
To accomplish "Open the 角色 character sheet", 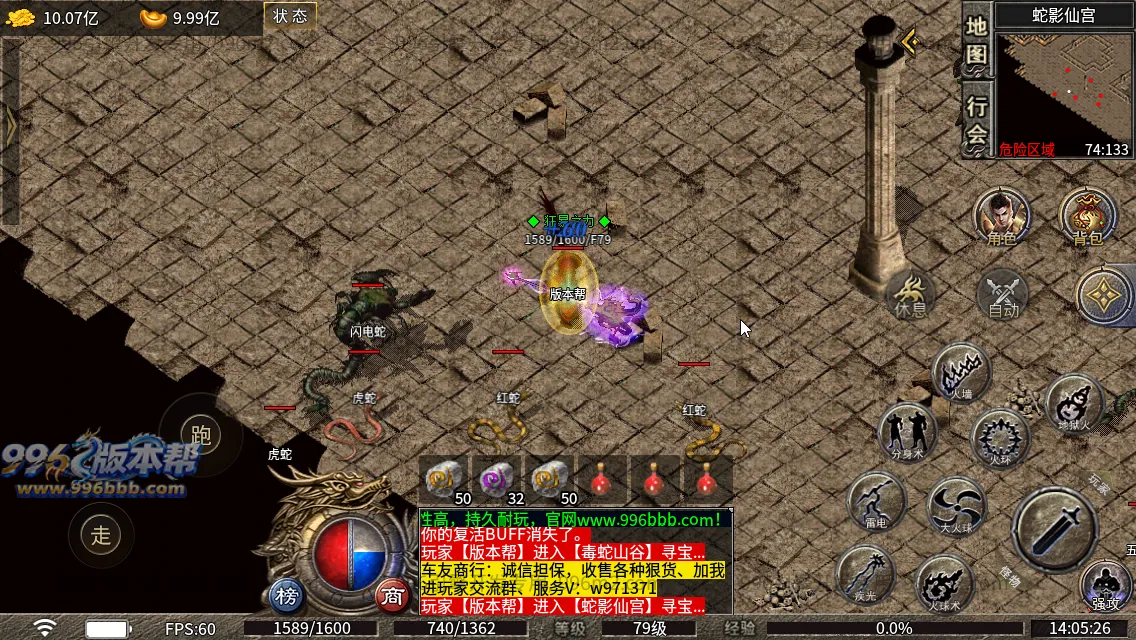I will click(1002, 214).
